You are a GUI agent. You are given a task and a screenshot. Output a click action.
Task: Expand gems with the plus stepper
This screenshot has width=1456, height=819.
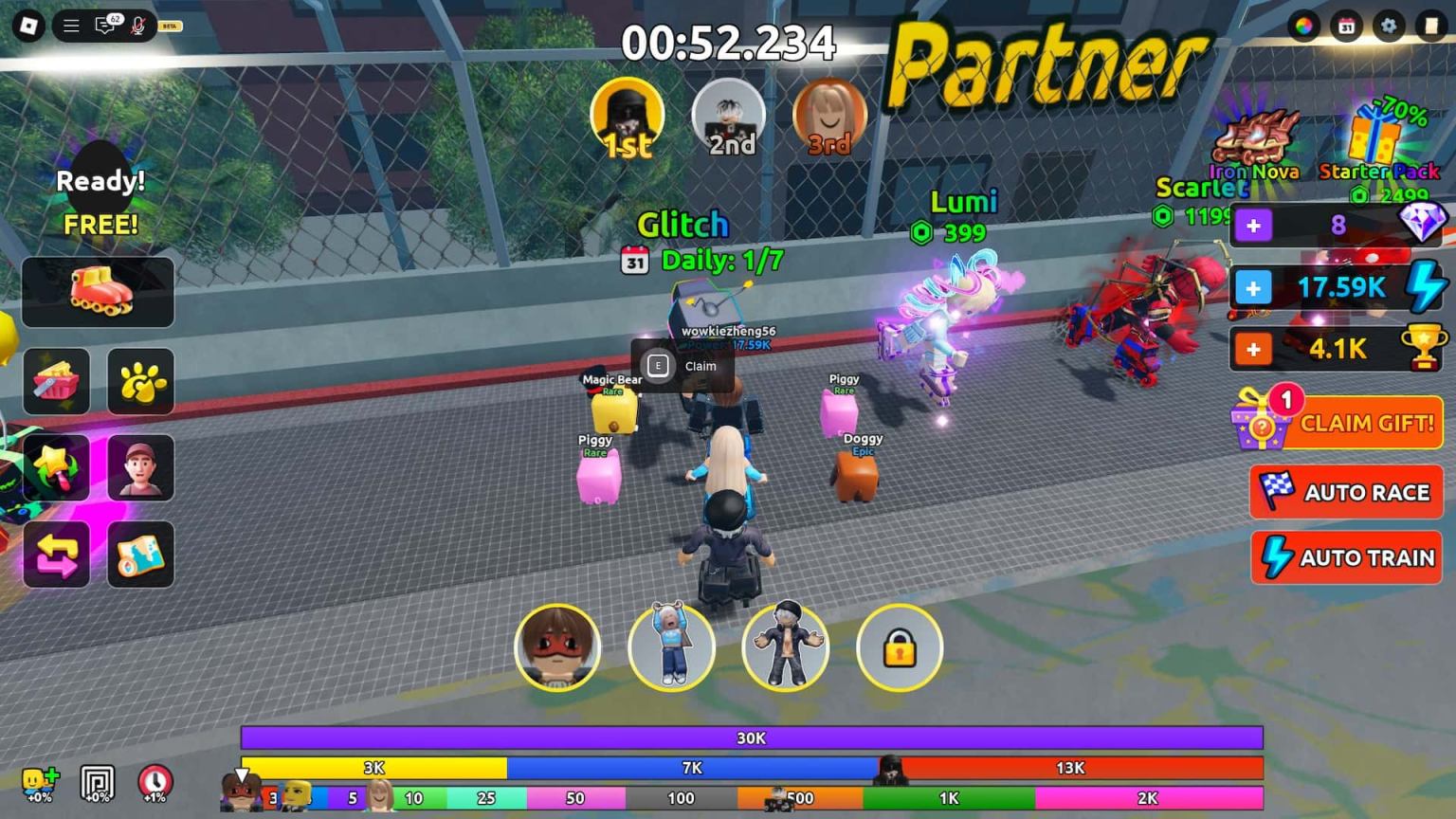(x=1254, y=226)
